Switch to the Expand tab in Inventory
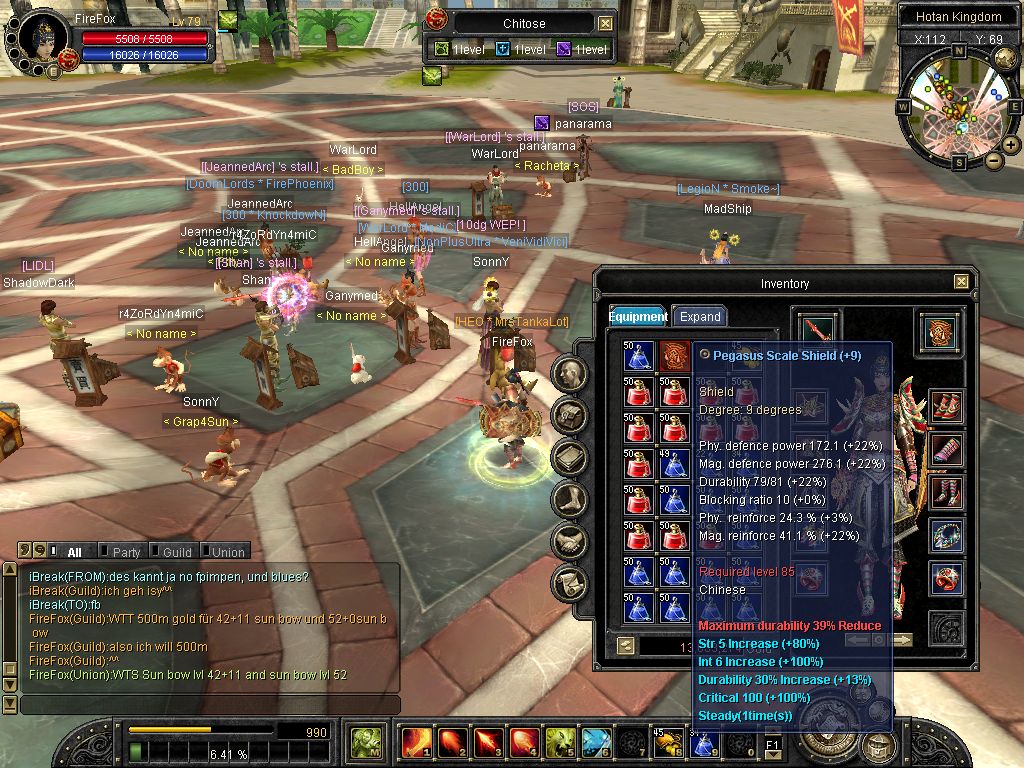The width and height of the screenshot is (1024, 768). click(700, 316)
